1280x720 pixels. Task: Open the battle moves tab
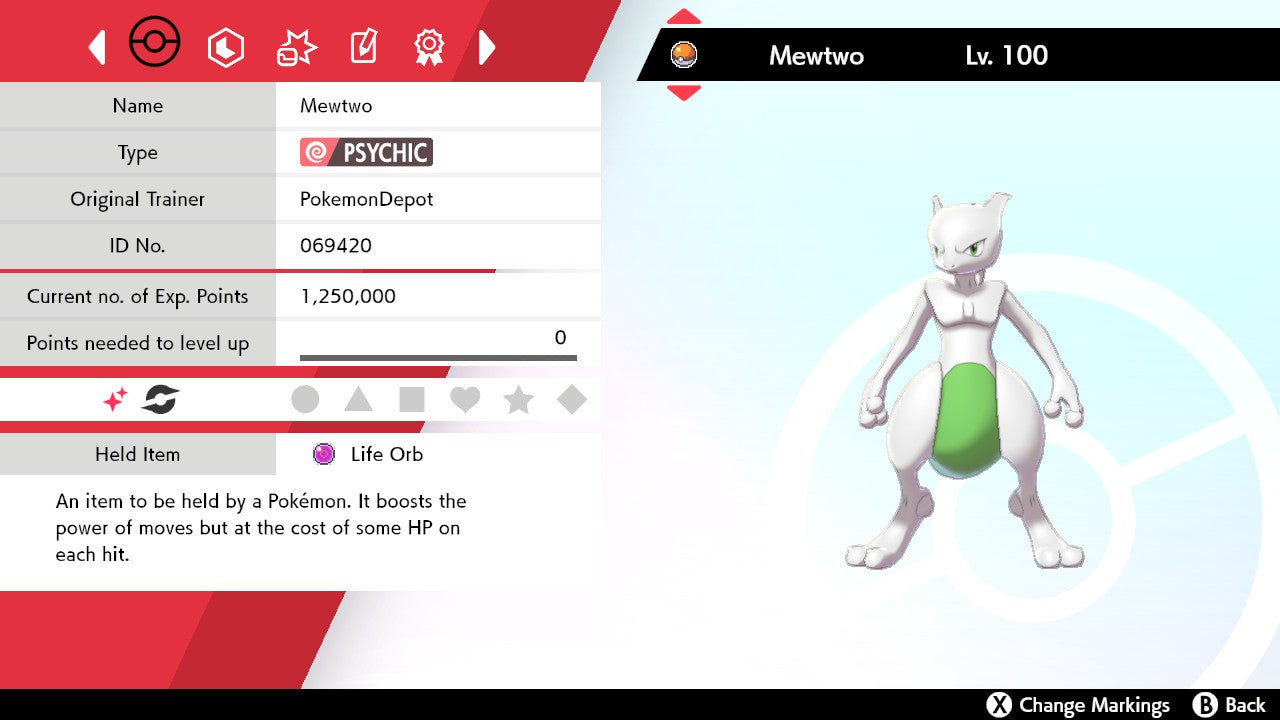[x=296, y=47]
